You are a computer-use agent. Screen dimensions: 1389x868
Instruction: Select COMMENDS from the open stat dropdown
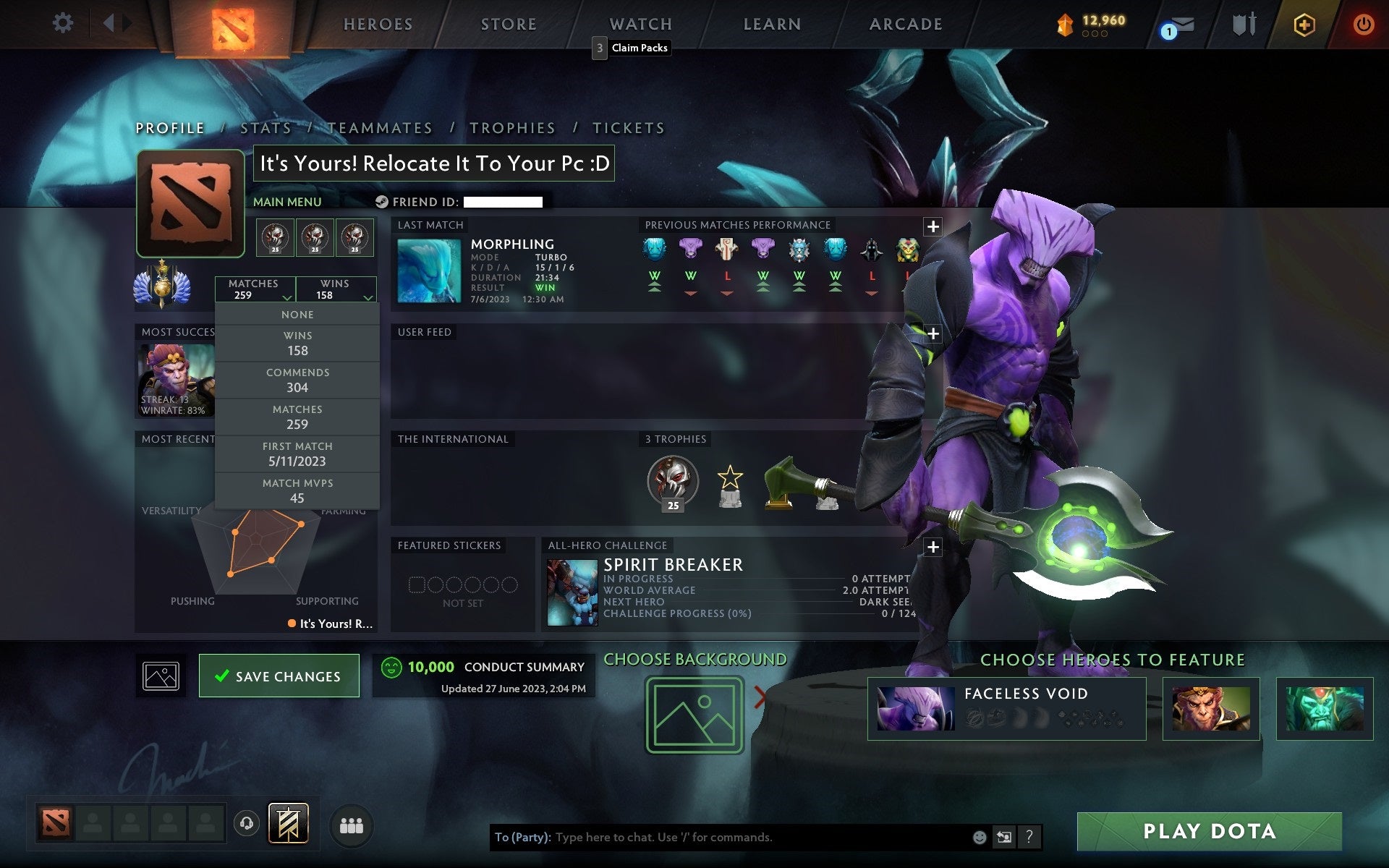[x=298, y=380]
